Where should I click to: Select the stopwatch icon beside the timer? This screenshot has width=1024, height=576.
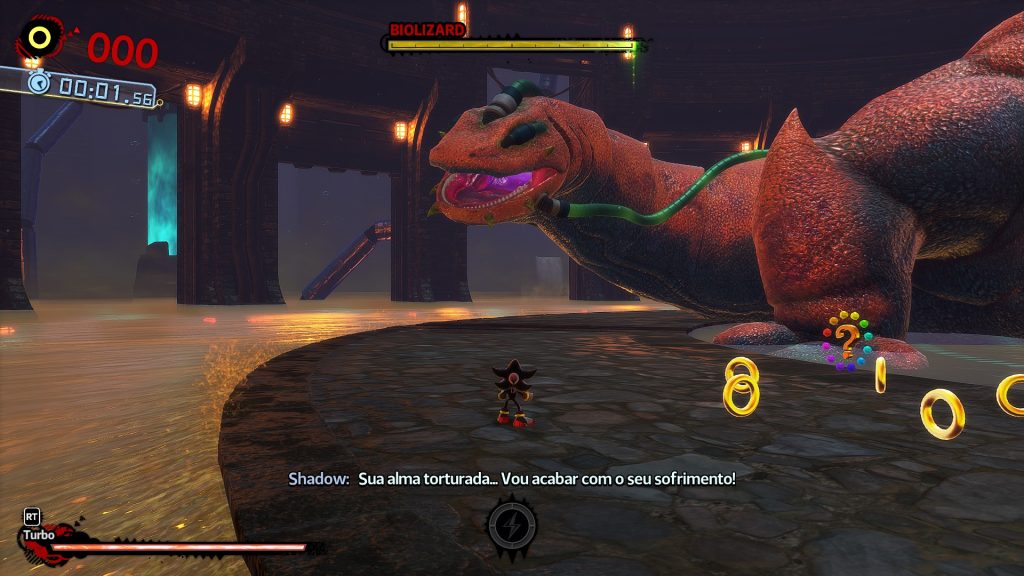[x=38, y=82]
